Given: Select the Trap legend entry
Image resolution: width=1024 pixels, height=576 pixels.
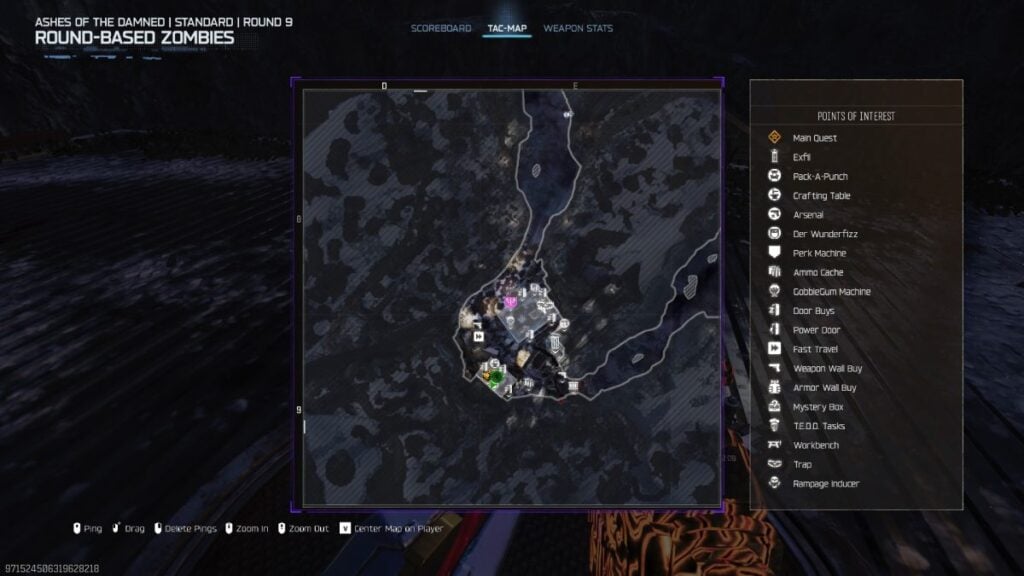Looking at the screenshot, I should [802, 464].
